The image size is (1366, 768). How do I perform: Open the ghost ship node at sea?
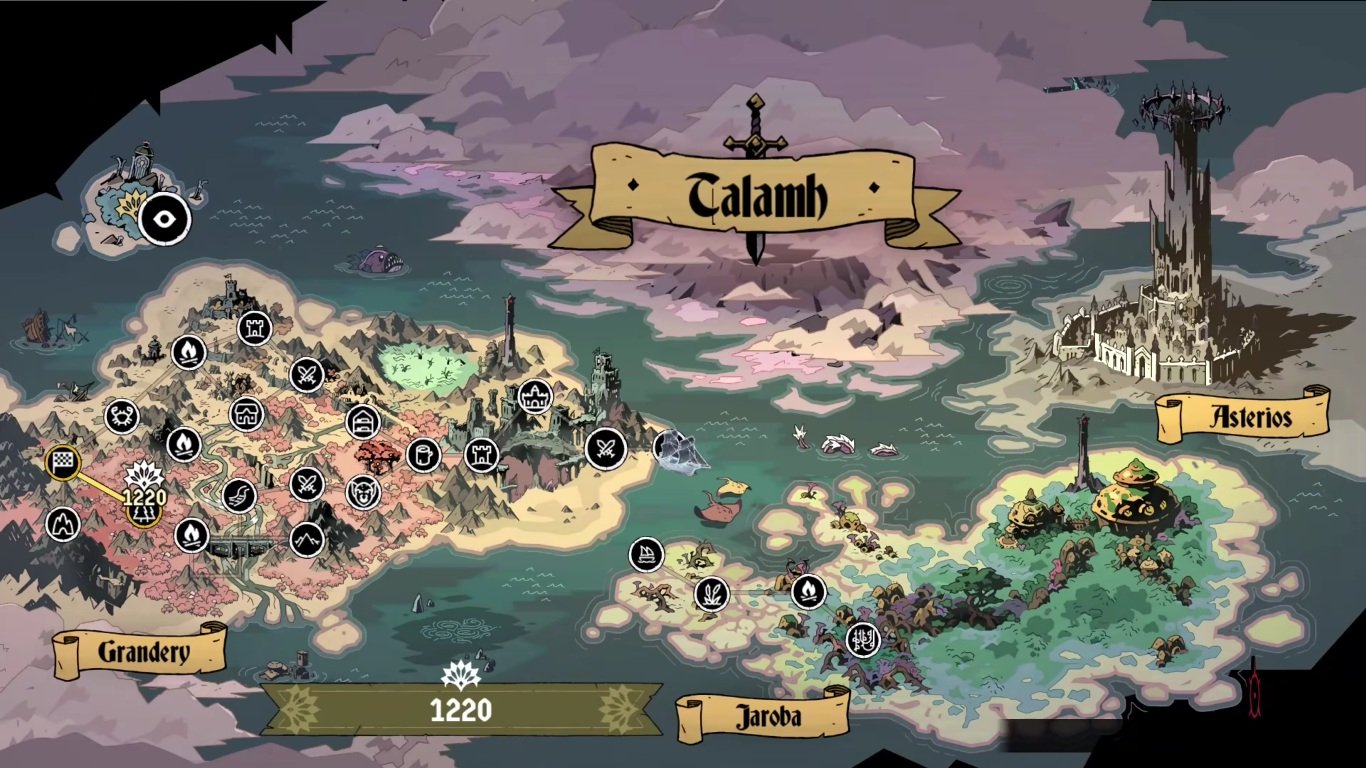(x=672, y=447)
